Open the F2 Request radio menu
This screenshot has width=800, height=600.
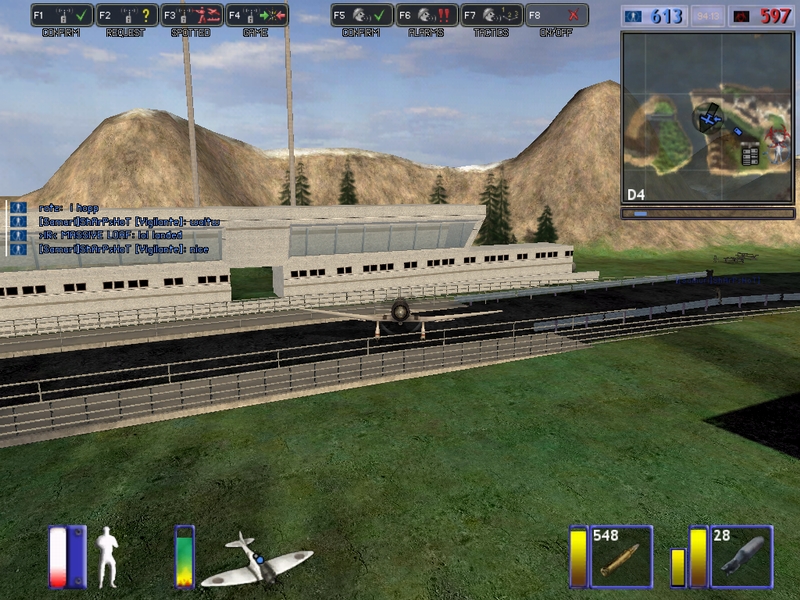click(127, 15)
